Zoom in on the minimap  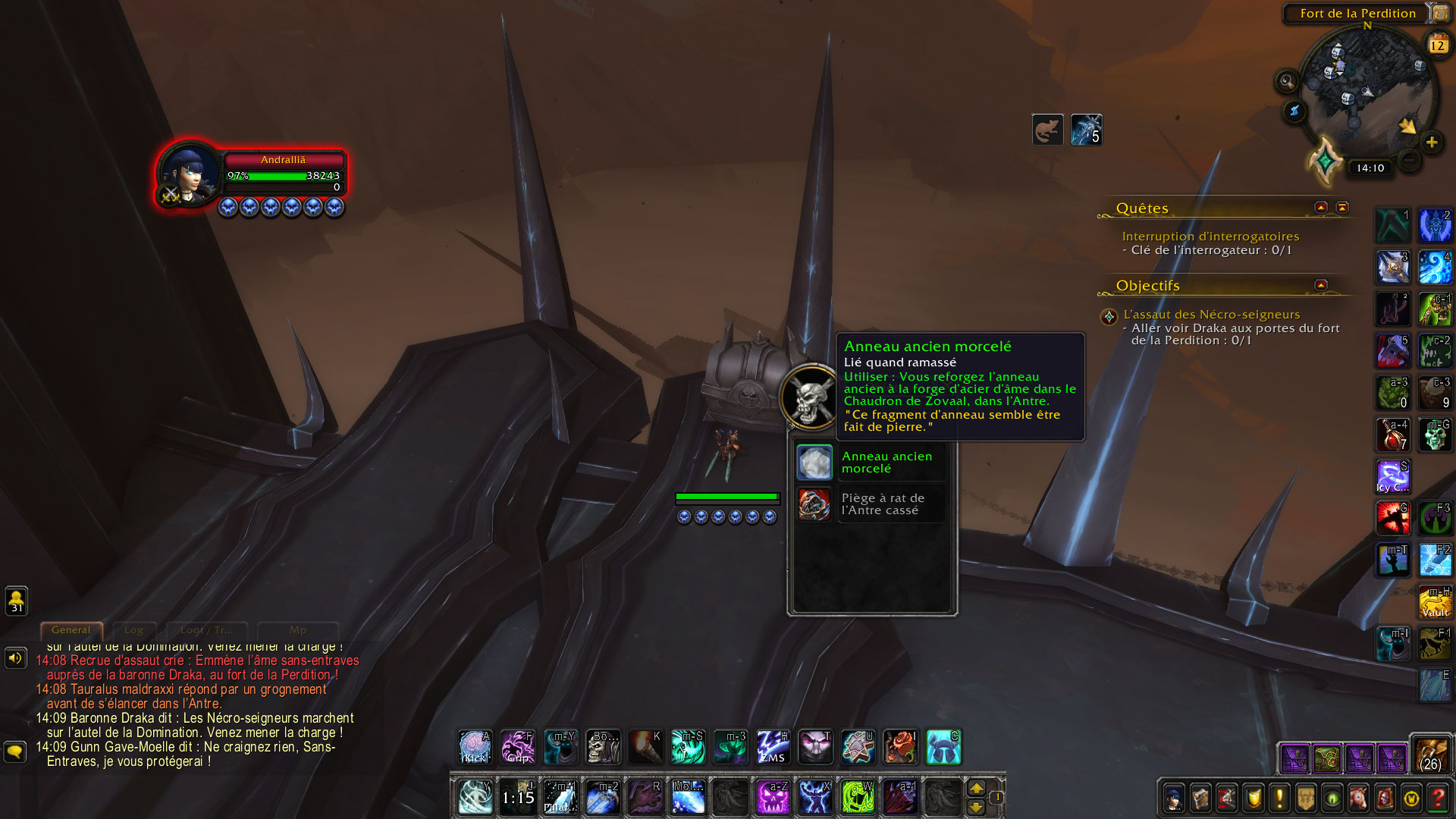(x=1431, y=142)
